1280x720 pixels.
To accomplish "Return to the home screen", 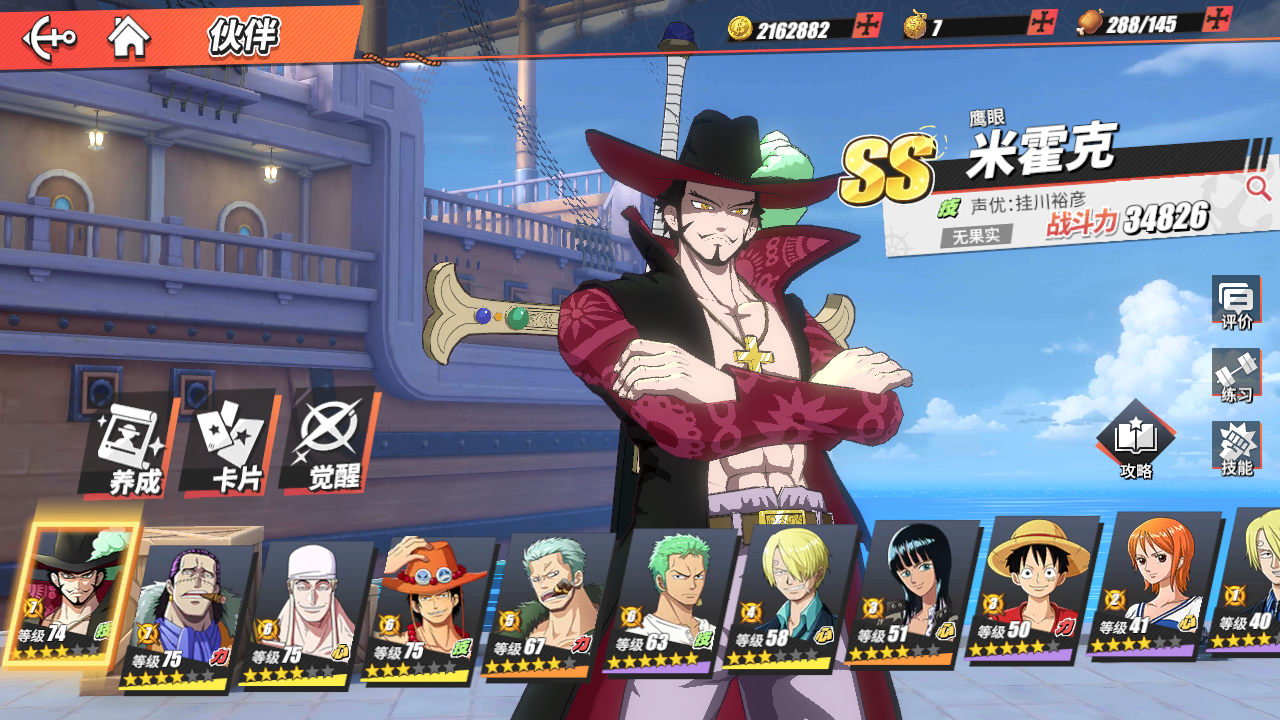I will click(x=129, y=38).
